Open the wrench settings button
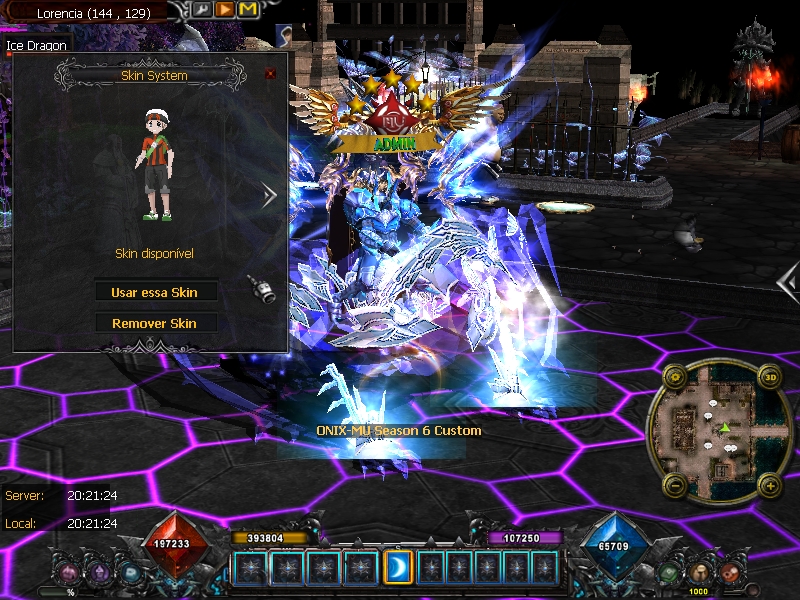 tap(203, 10)
